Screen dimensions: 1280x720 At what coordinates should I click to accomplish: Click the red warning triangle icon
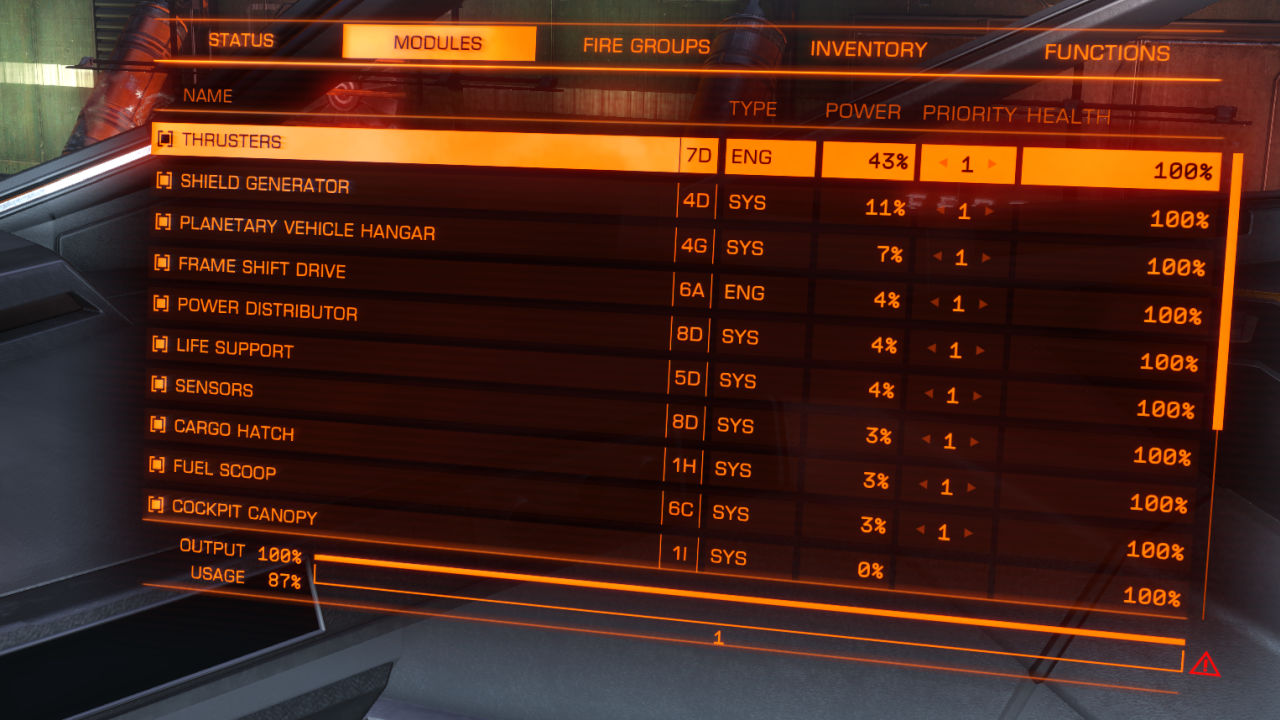(1204, 663)
